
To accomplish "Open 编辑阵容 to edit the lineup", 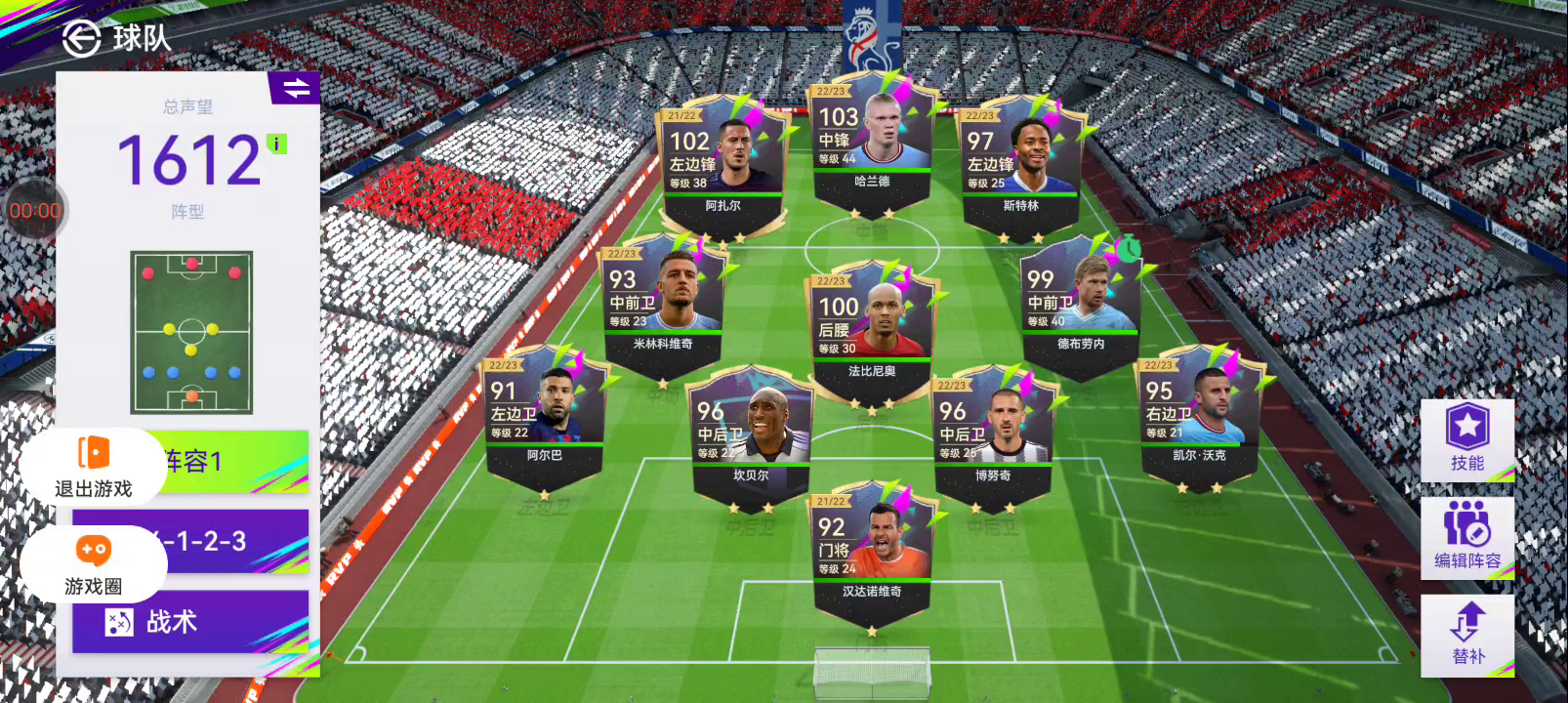I will click(x=1466, y=537).
